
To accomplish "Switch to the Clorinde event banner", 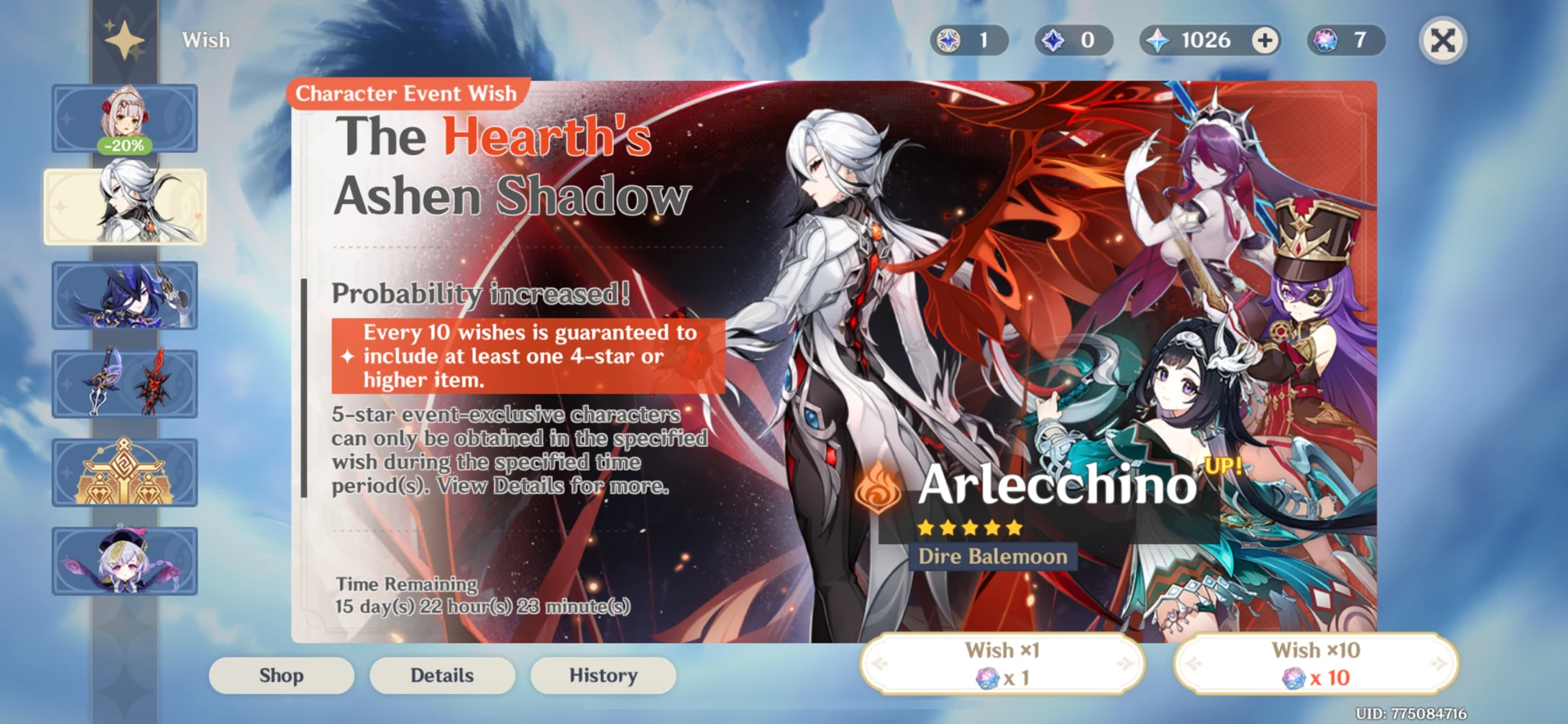I will coord(124,295).
